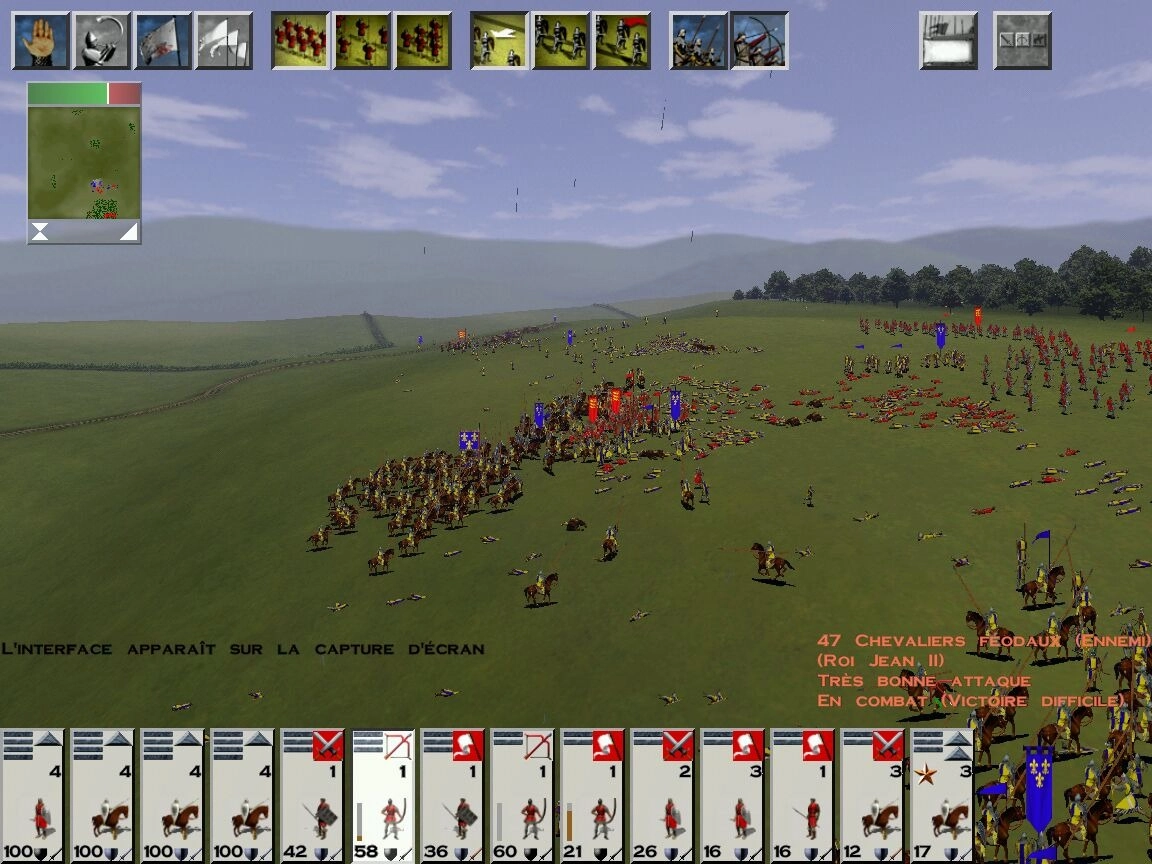This screenshot has height=864, width=1152.
Task: Select the red banner soldiers icon
Action: 621,41
